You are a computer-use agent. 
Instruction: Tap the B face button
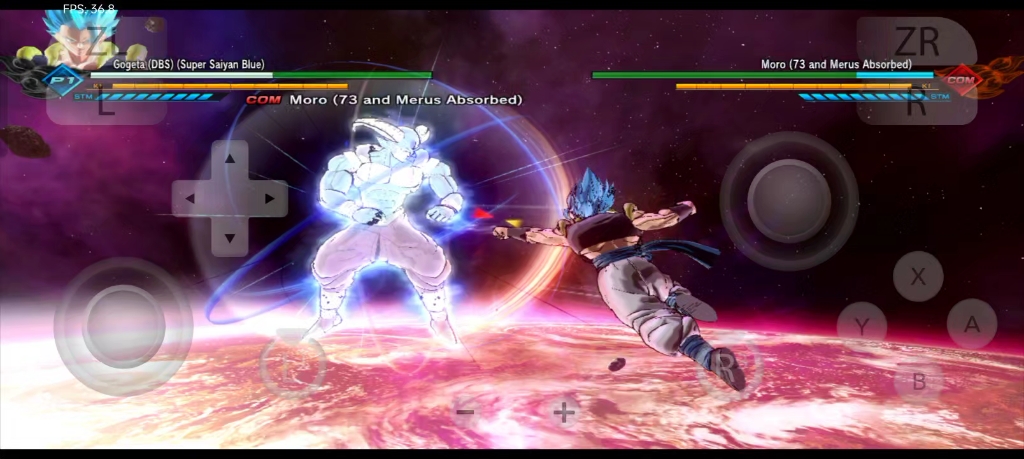click(x=918, y=380)
